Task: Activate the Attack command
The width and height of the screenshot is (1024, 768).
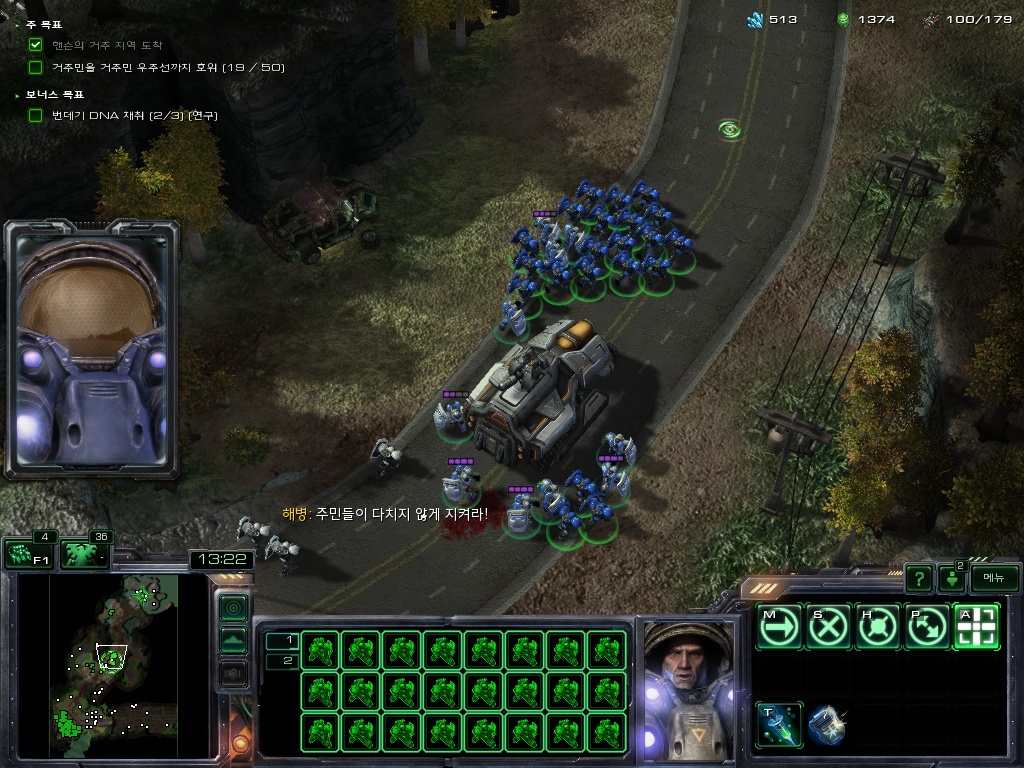Action: (977, 627)
